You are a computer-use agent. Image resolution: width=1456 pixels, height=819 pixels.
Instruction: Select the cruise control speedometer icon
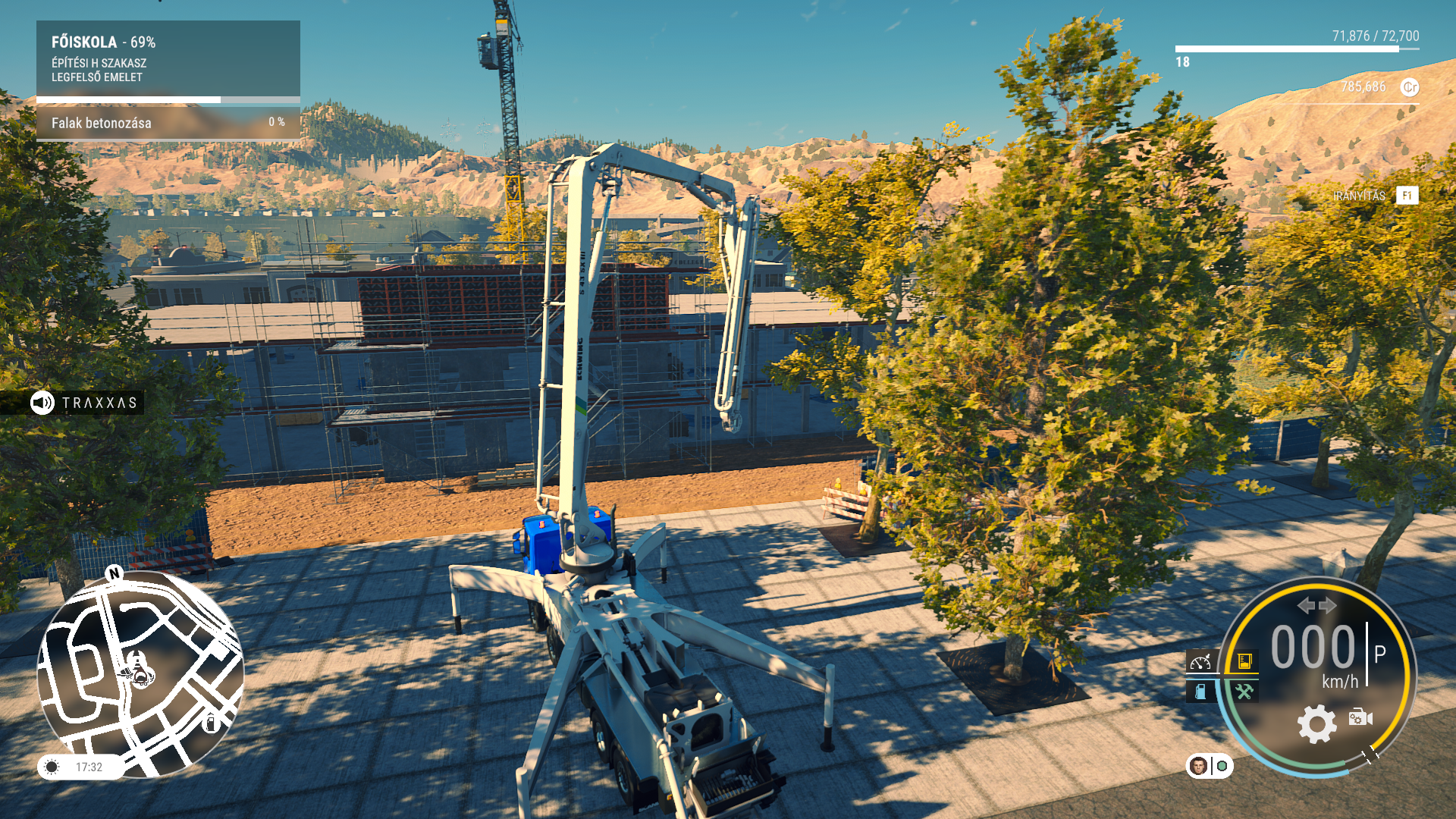pyautogui.click(x=1200, y=662)
